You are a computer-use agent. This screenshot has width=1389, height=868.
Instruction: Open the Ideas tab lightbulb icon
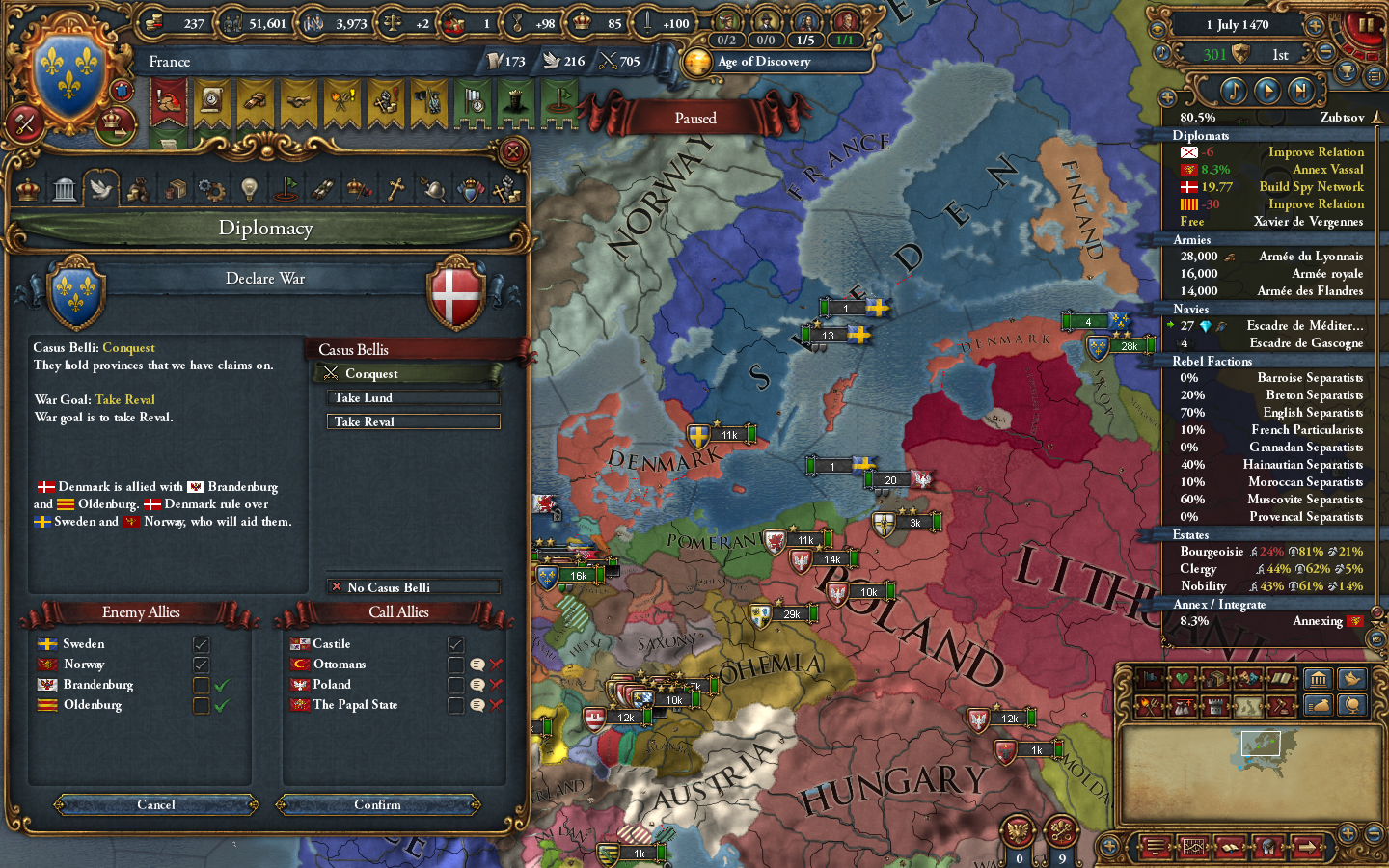coord(249,188)
